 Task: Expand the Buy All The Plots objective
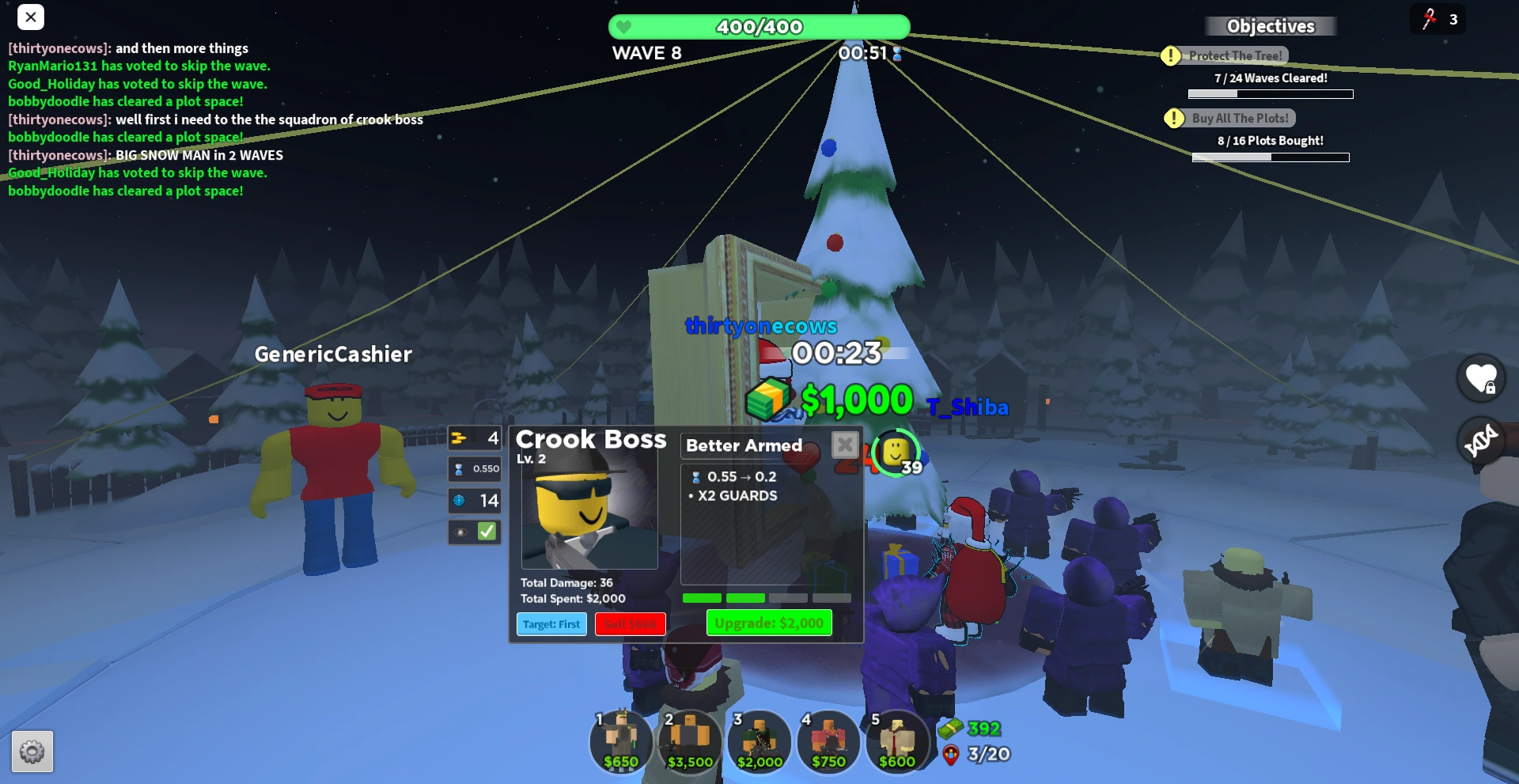tap(1242, 117)
